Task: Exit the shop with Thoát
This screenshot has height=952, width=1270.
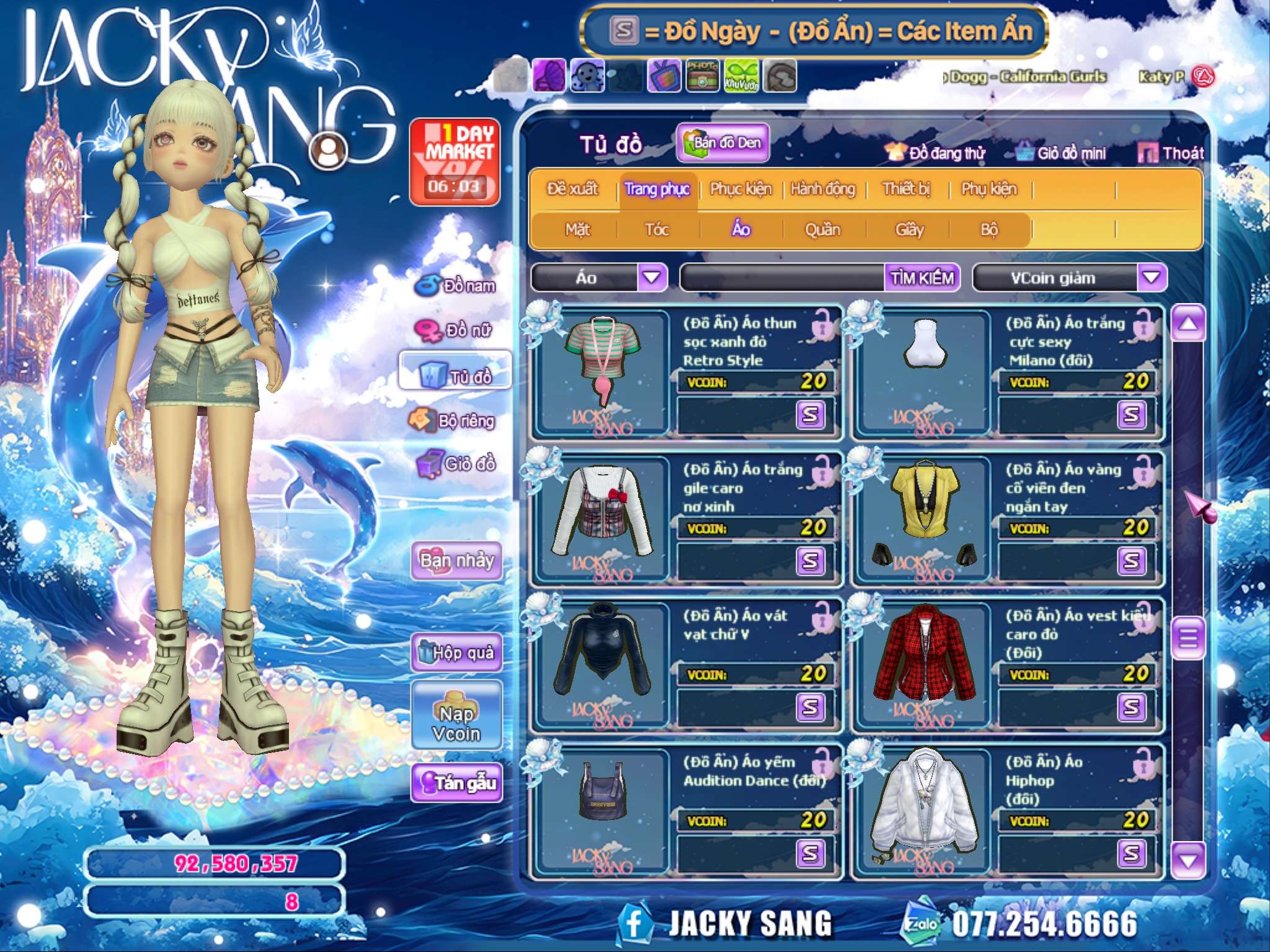Action: [1172, 152]
